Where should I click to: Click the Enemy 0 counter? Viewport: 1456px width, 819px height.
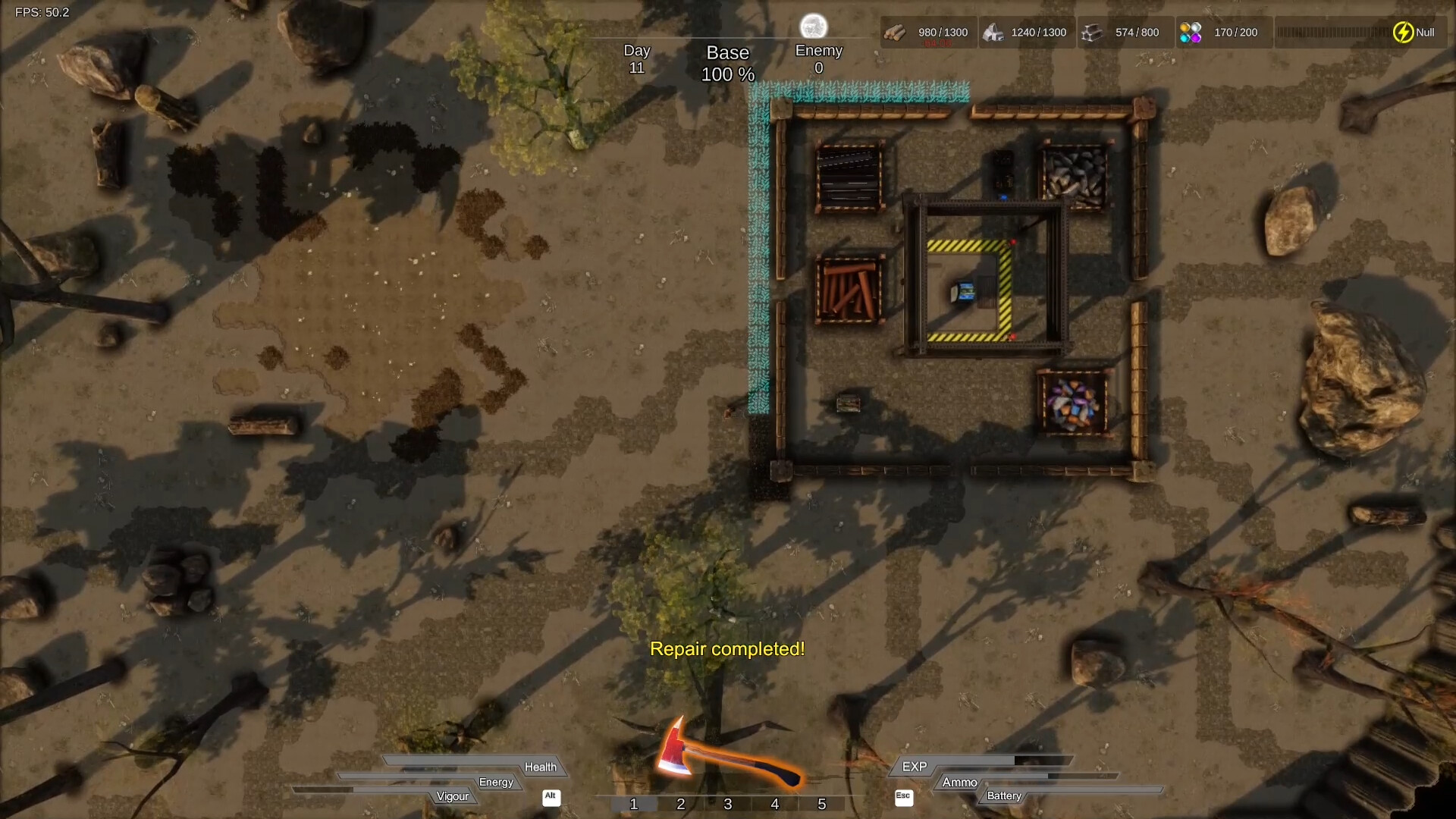(x=819, y=58)
